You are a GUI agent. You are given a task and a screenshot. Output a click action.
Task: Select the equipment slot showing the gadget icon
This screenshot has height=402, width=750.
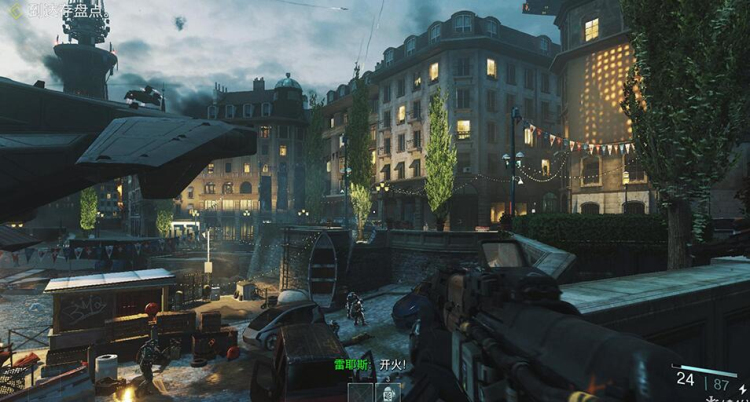coord(387,393)
